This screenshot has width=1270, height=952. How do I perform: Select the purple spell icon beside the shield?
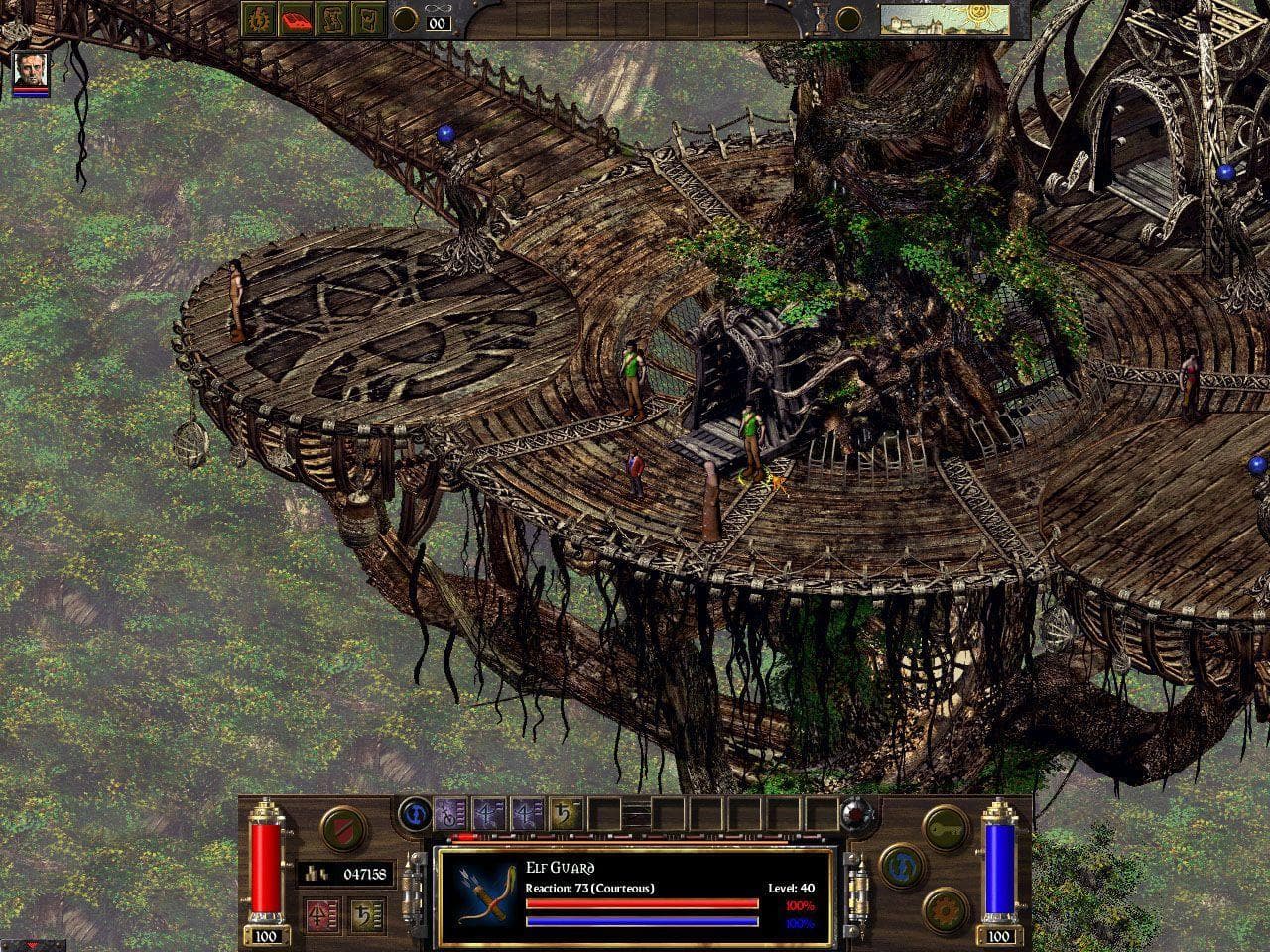click(451, 815)
